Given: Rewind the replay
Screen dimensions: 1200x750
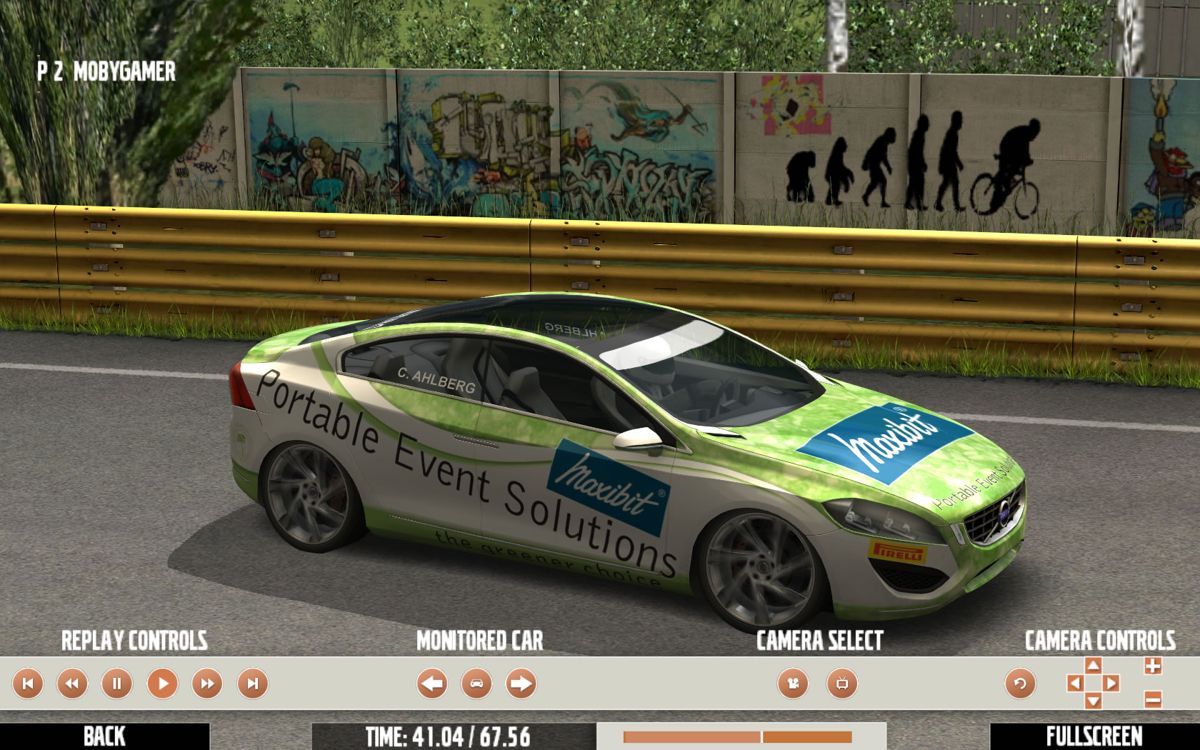Looking at the screenshot, I should pyautogui.click(x=72, y=684).
